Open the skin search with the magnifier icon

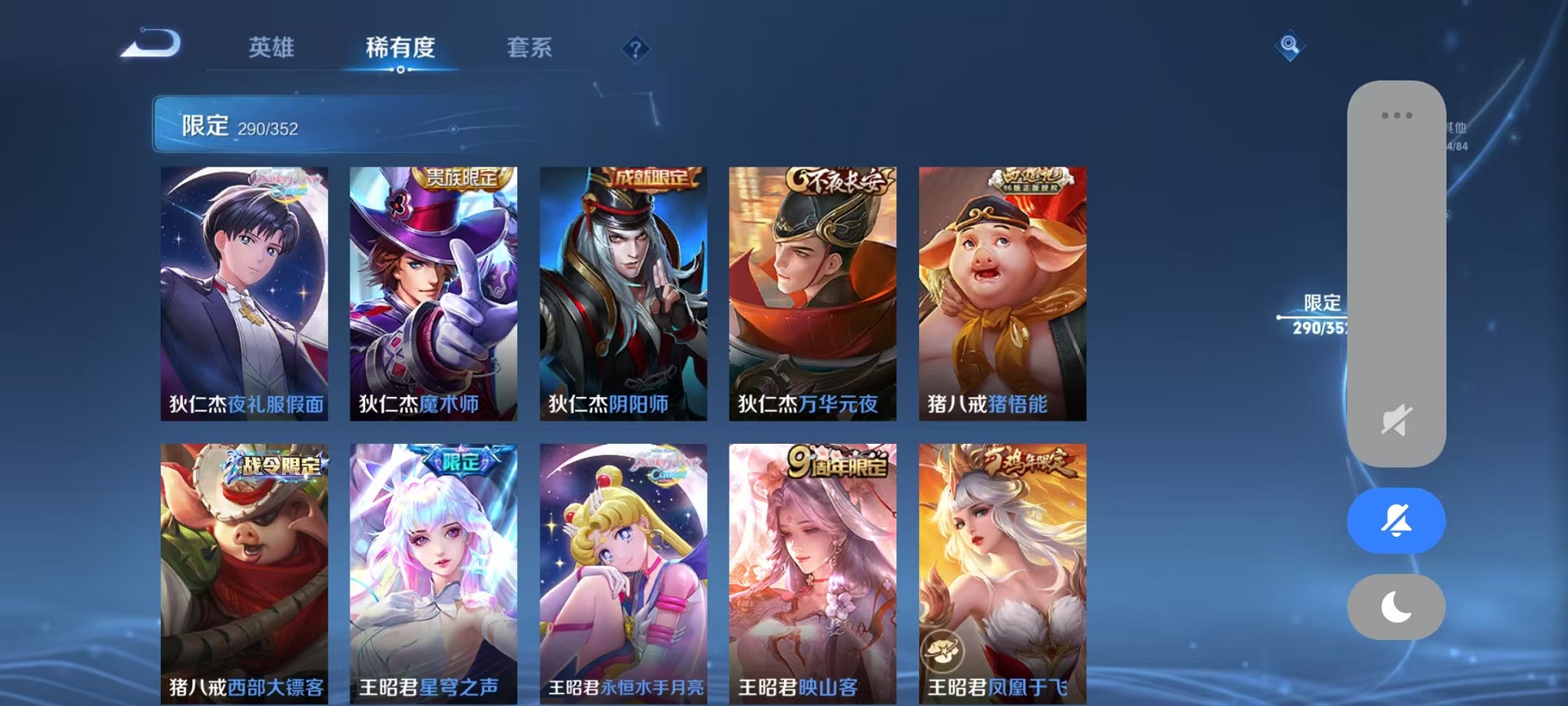[1291, 46]
